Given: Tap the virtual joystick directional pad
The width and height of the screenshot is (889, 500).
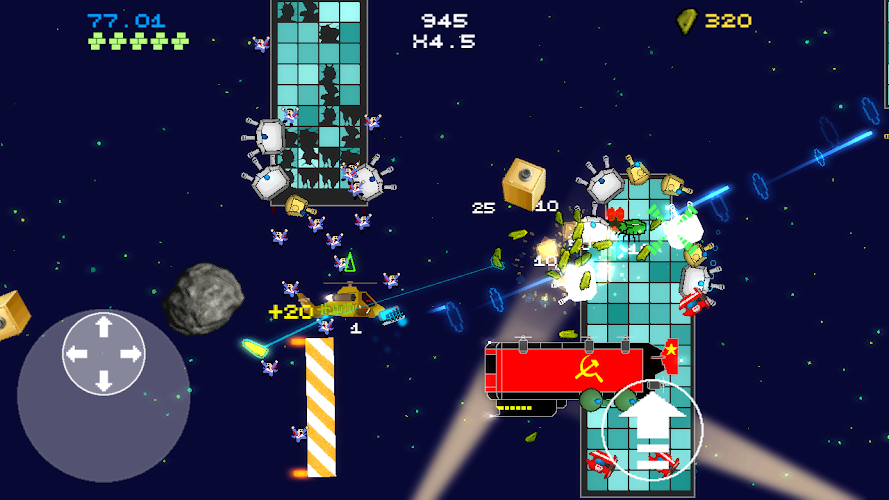Looking at the screenshot, I should tap(103, 353).
